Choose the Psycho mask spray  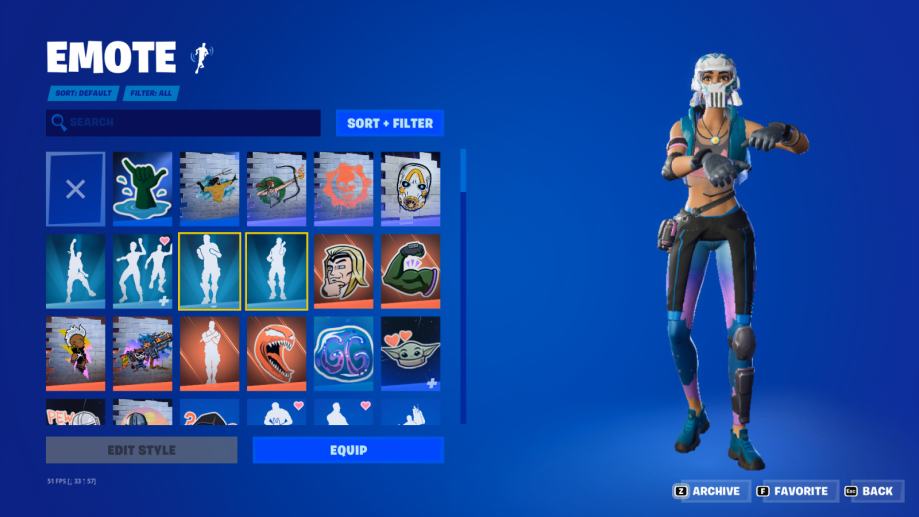point(410,189)
